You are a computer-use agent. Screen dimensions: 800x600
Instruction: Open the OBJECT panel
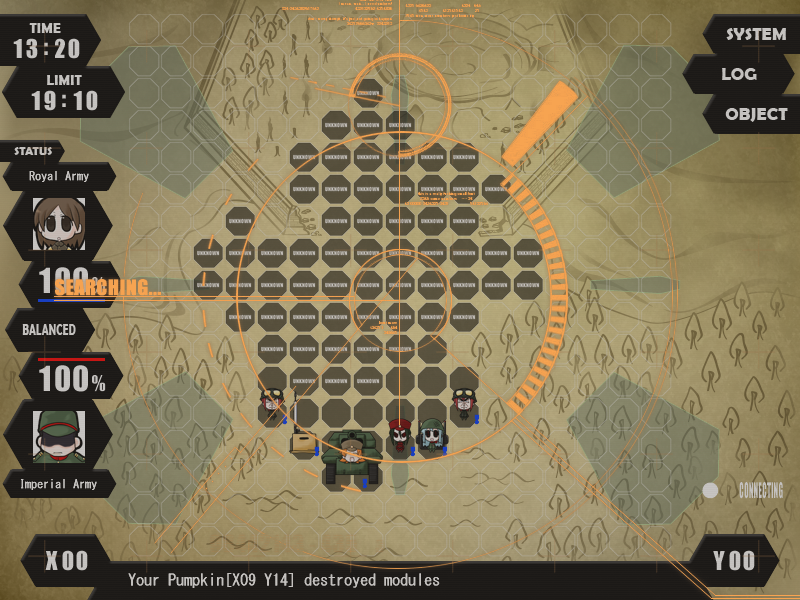pos(755,114)
